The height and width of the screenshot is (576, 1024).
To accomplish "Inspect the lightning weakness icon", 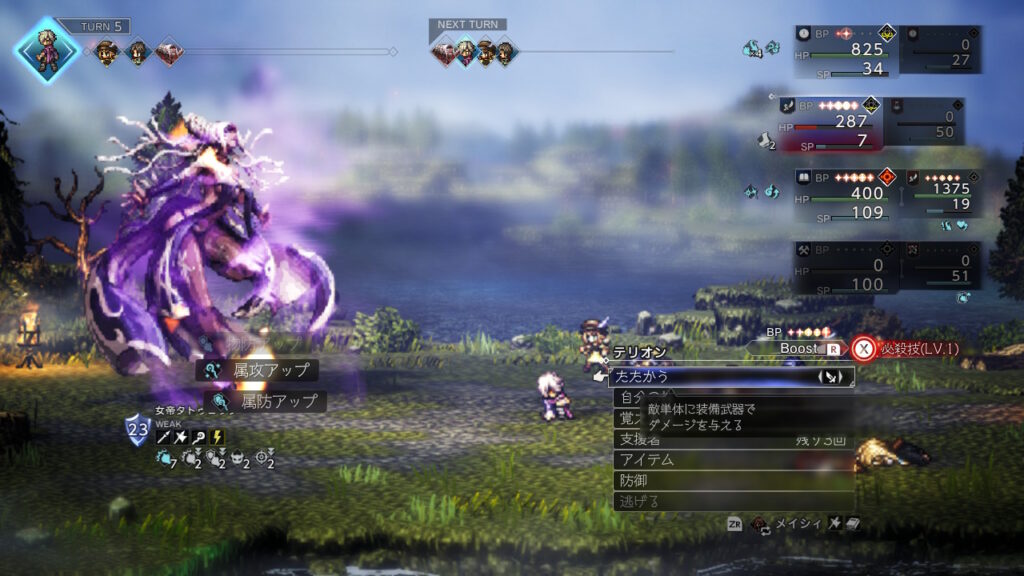I will (x=217, y=437).
